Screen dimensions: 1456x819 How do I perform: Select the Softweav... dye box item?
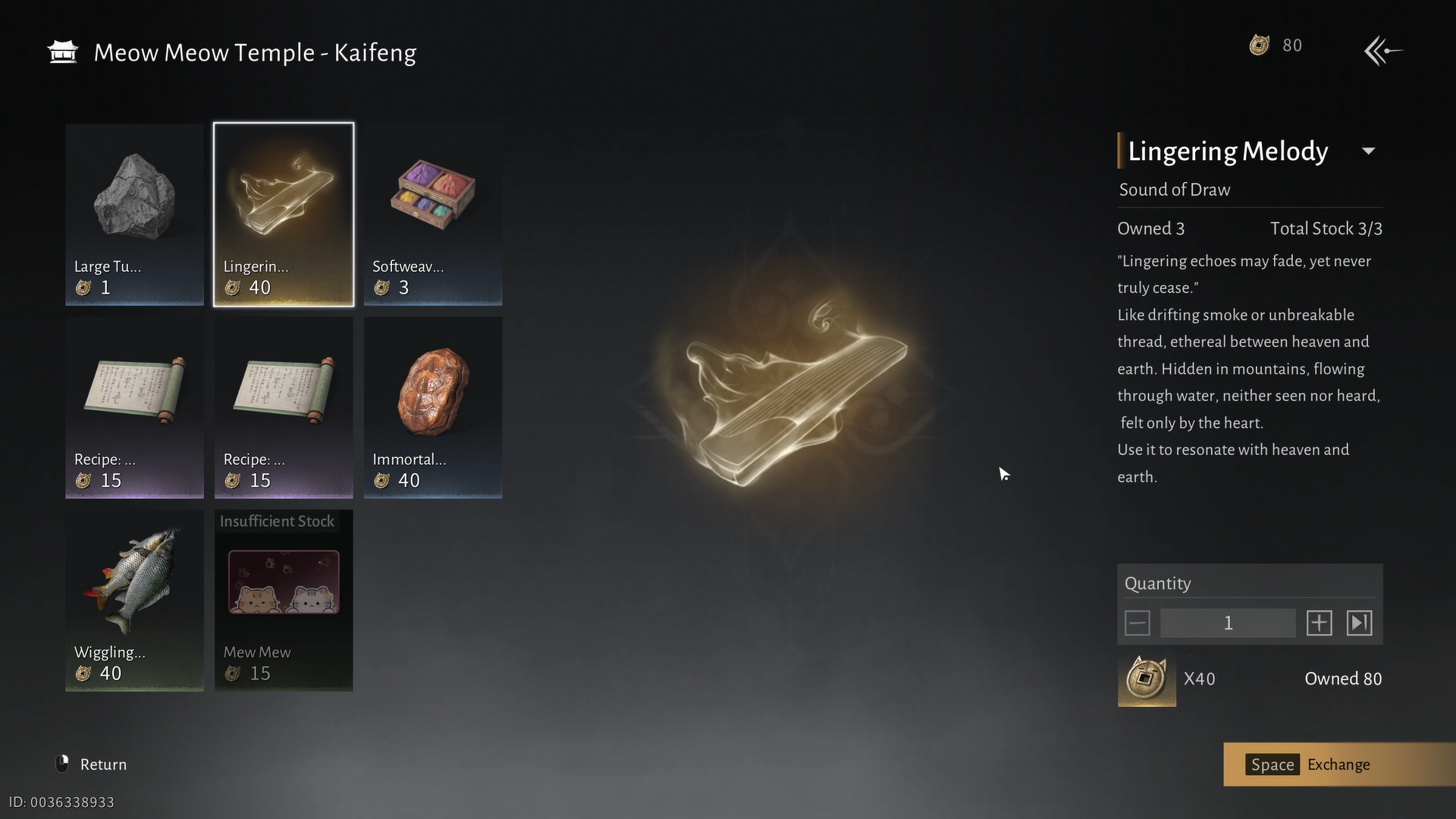pos(432,215)
